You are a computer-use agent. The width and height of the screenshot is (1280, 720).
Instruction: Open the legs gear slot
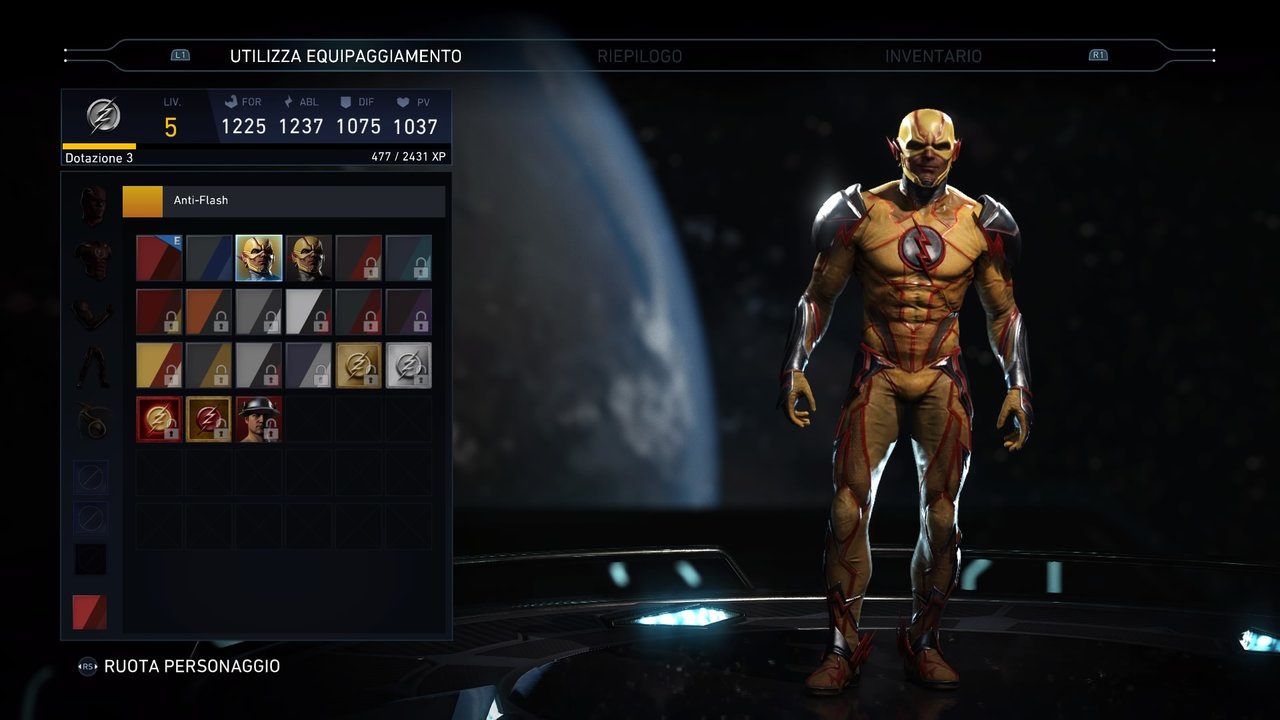click(x=92, y=367)
